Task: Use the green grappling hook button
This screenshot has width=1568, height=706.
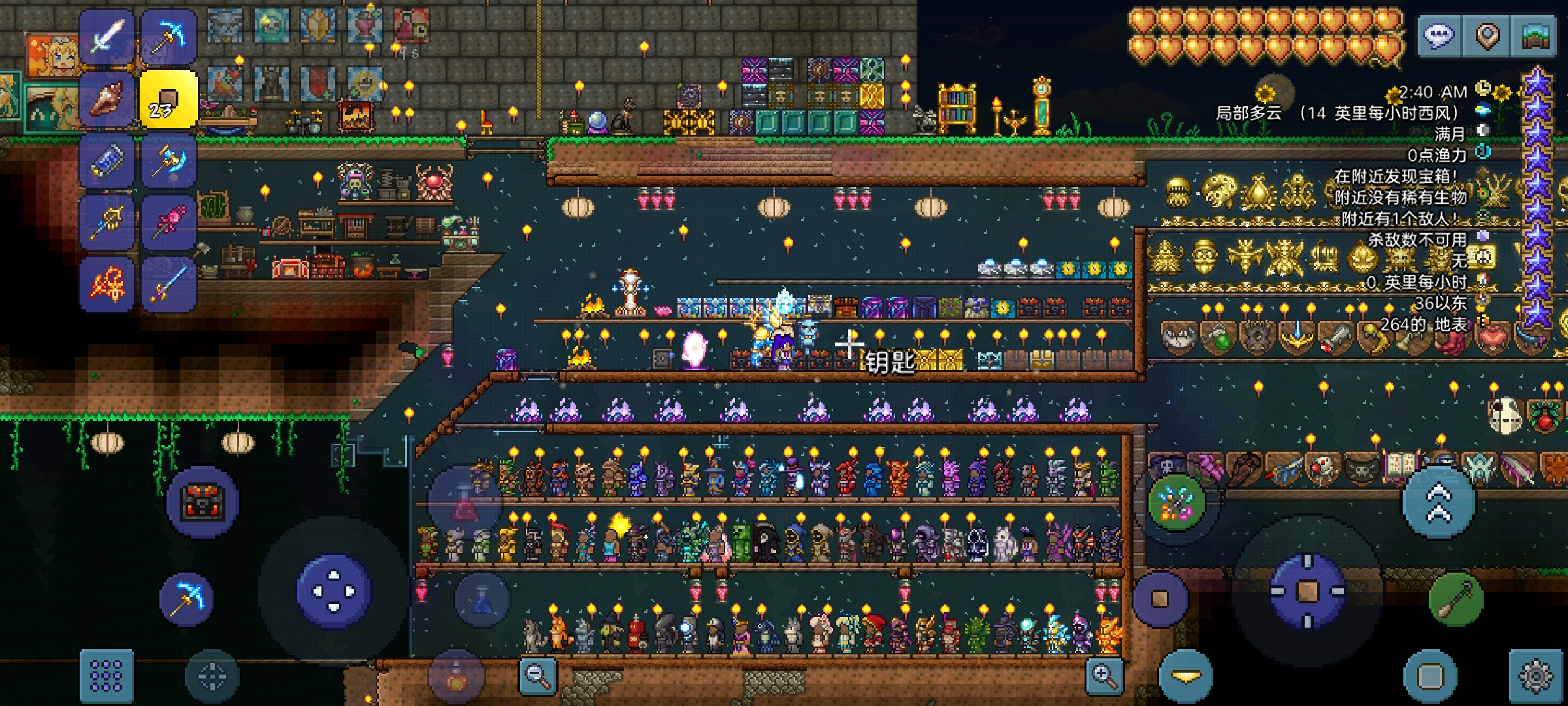Action: [x=1456, y=599]
